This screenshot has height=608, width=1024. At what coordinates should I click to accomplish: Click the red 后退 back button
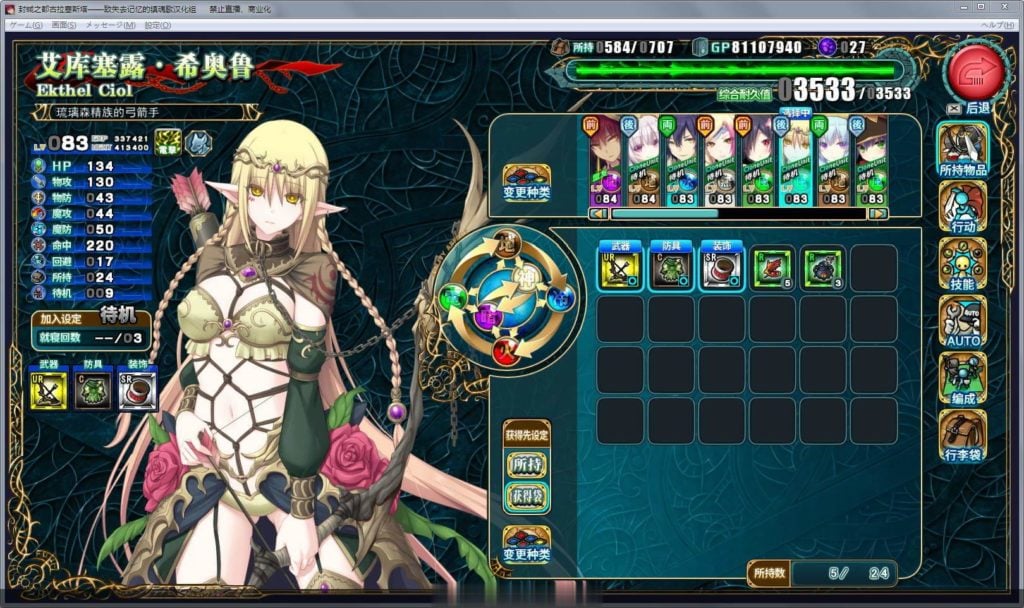tap(975, 70)
